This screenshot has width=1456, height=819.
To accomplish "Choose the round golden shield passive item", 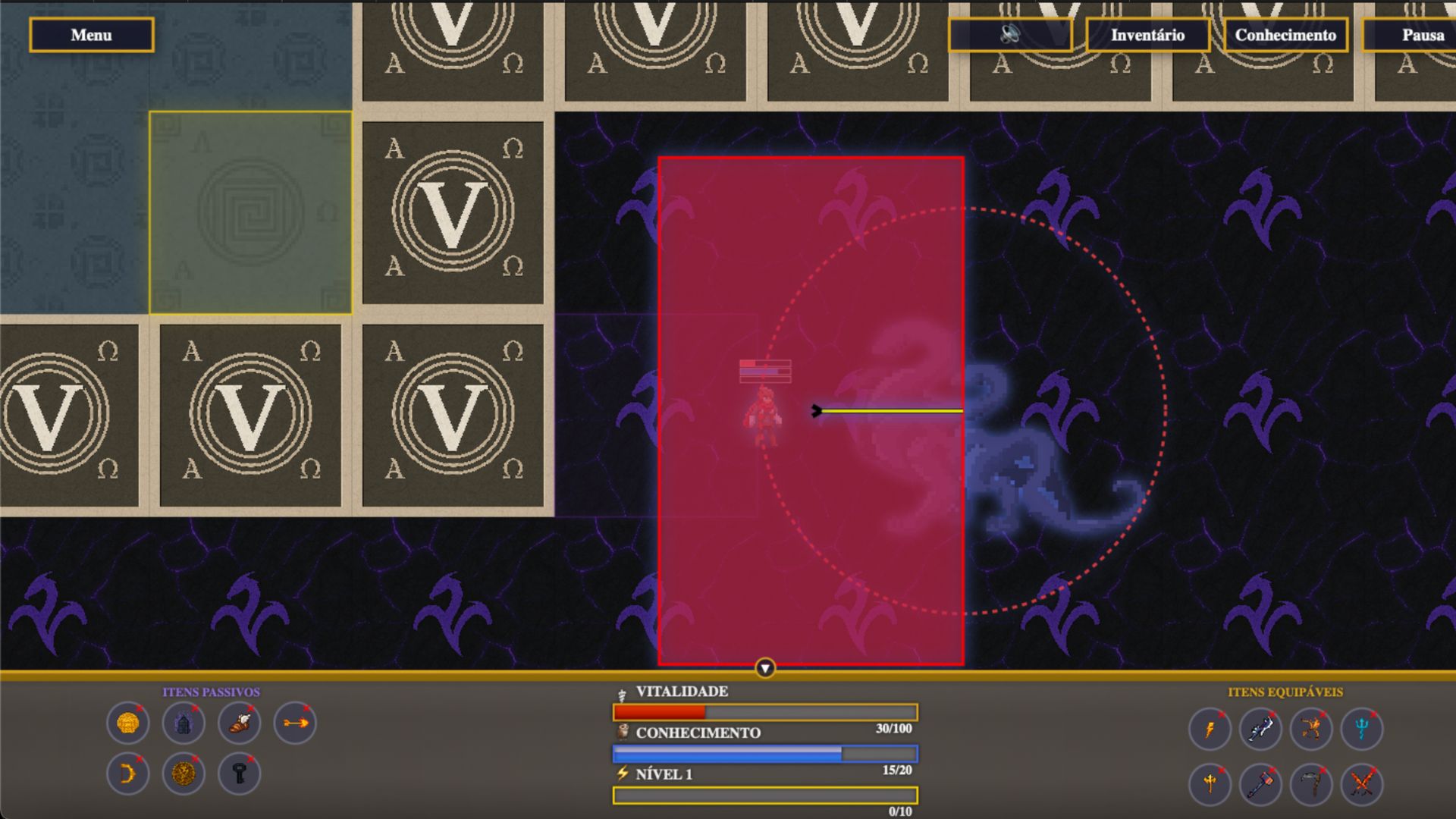I will coord(184,773).
